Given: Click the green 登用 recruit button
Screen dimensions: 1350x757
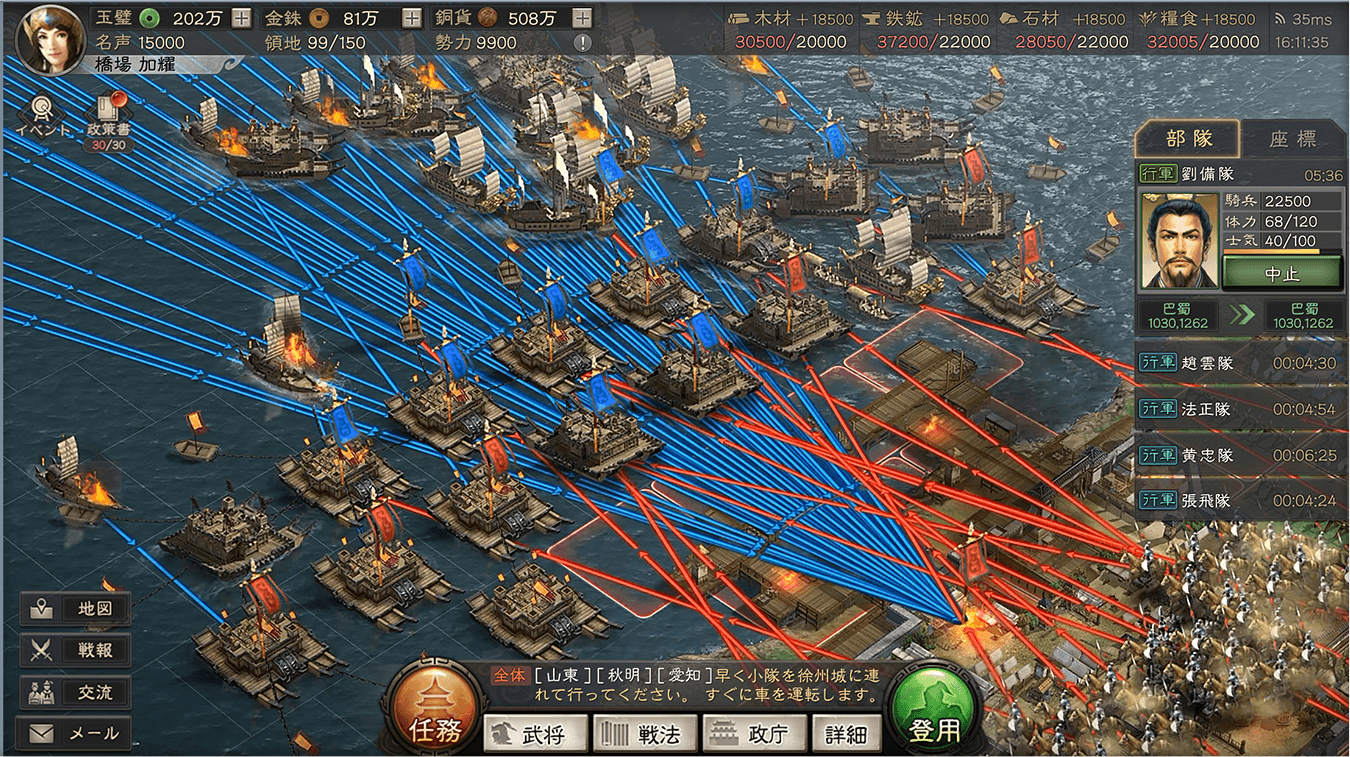Looking at the screenshot, I should 934,710.
